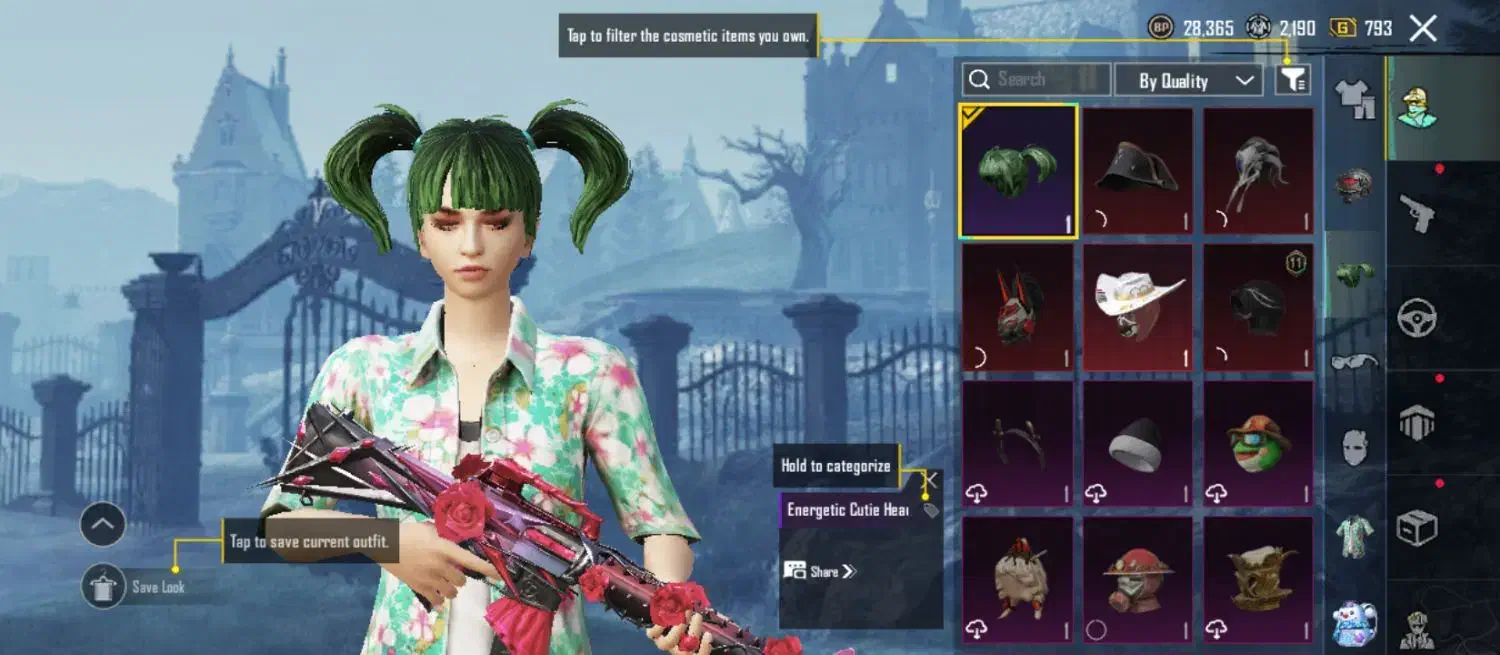Pick the red and black fox mask headgear
1500x655 pixels.
click(1018, 306)
